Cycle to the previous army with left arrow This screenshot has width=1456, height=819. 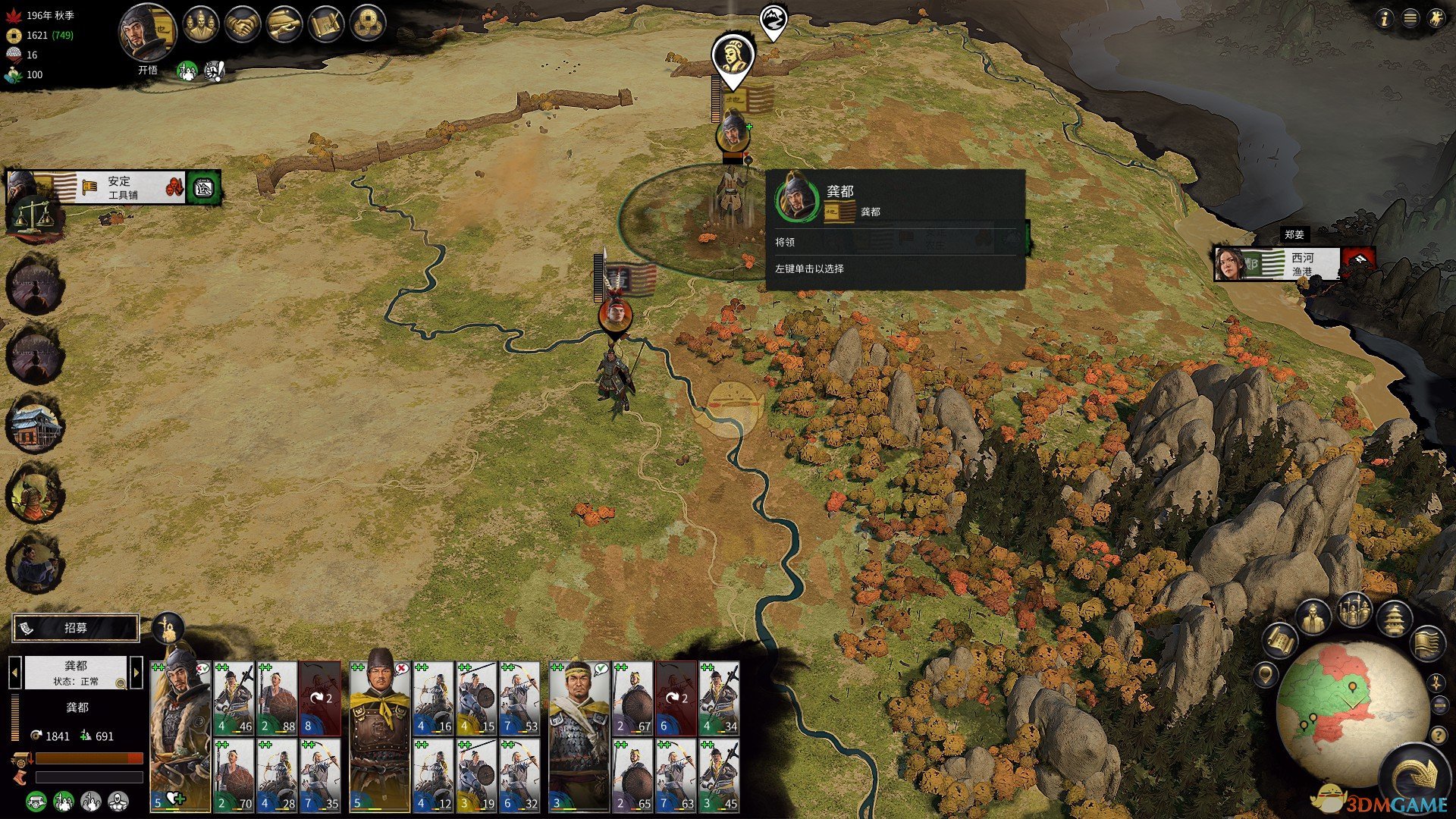pyautogui.click(x=14, y=672)
